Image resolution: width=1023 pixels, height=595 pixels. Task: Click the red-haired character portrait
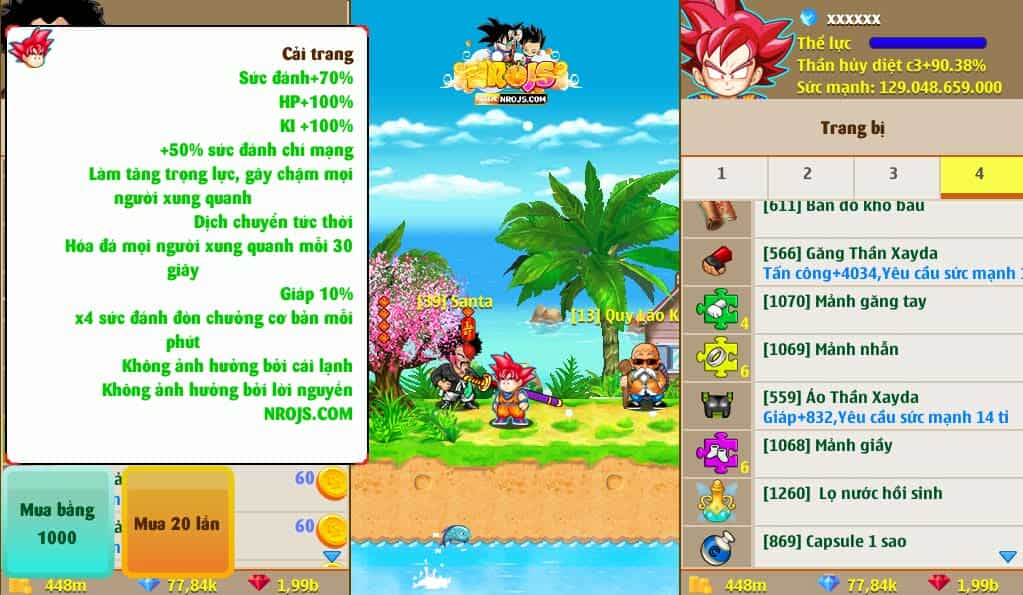click(x=736, y=48)
